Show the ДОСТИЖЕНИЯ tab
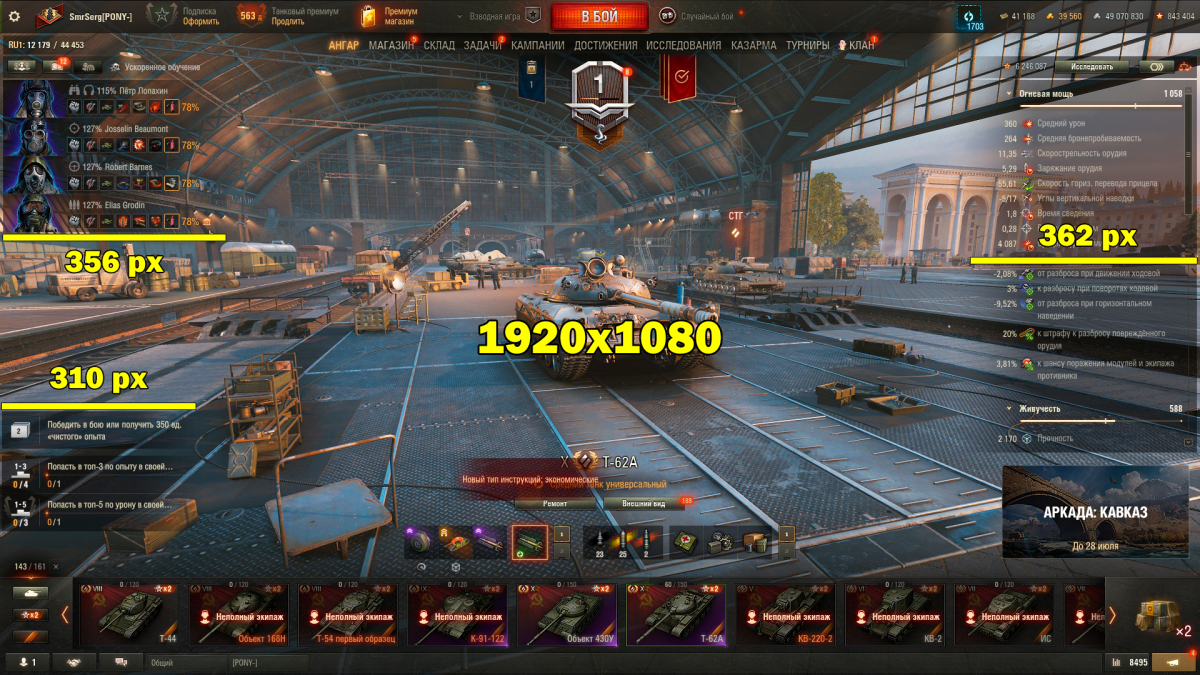The image size is (1200, 675). pos(606,45)
